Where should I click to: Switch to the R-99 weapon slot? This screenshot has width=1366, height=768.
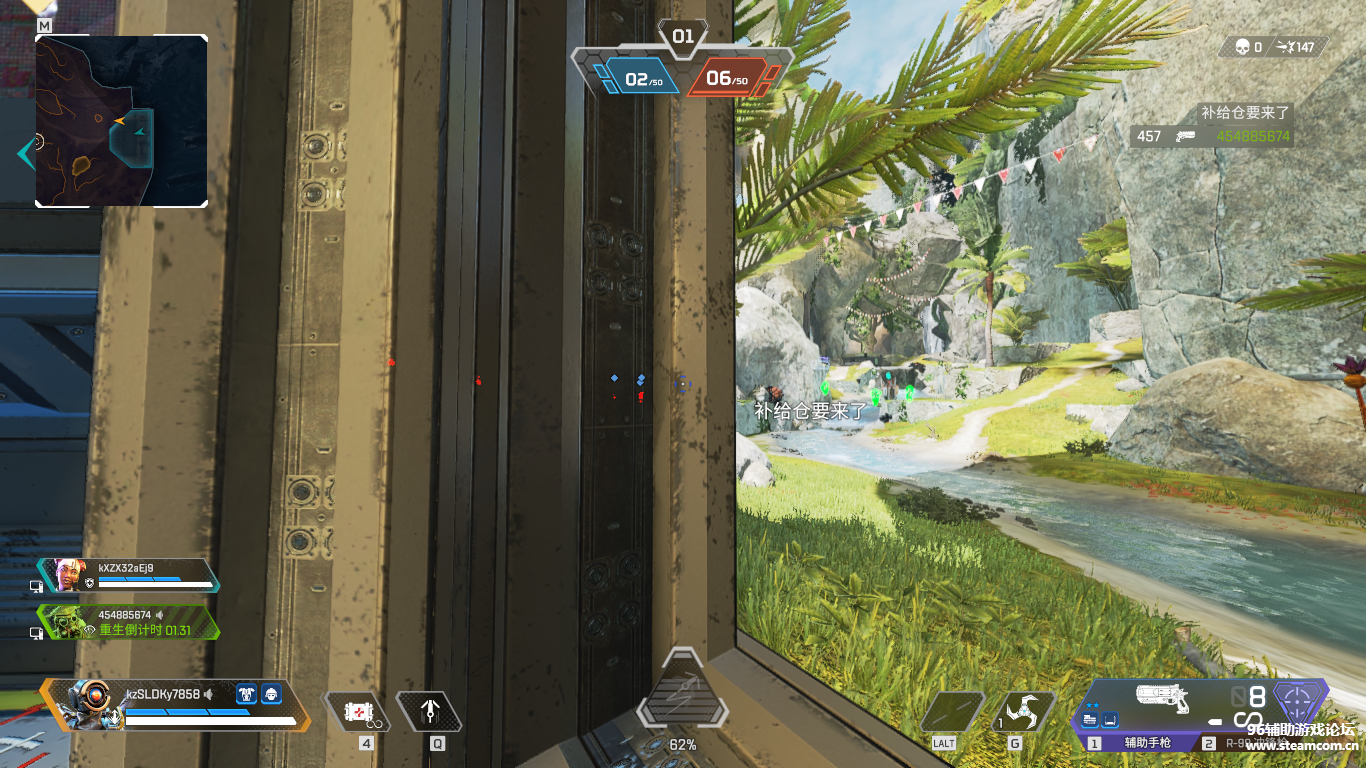(x=1240, y=743)
